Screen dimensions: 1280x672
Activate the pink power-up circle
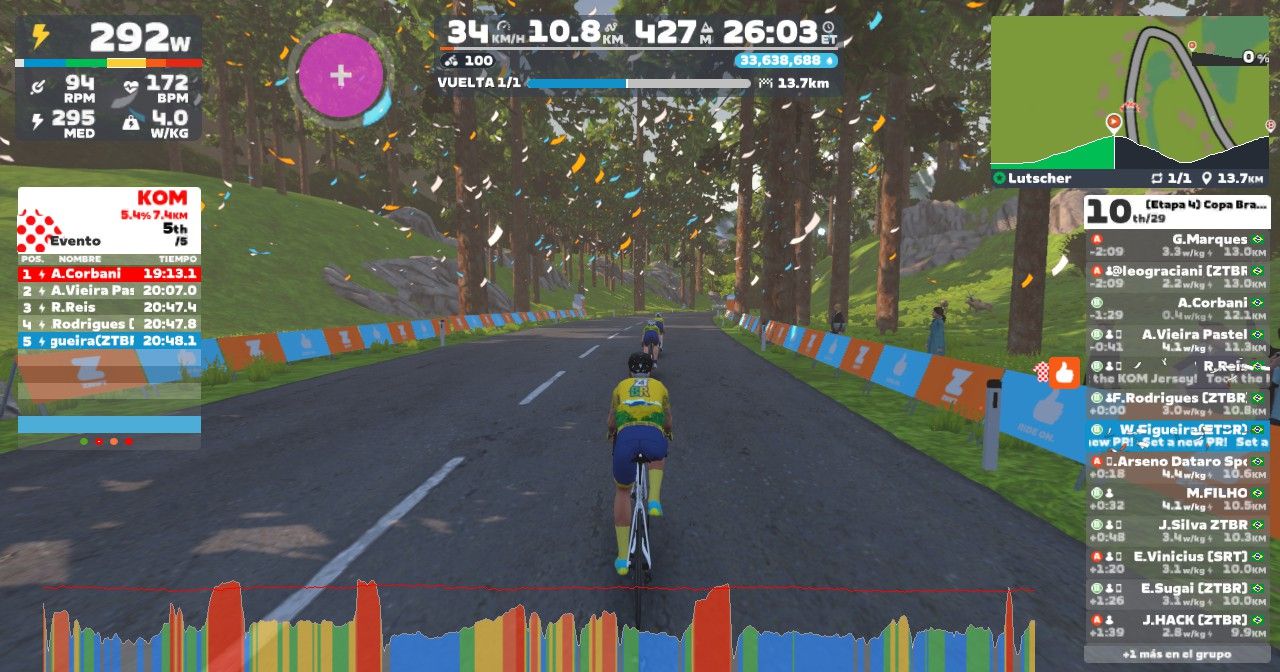pos(341,75)
